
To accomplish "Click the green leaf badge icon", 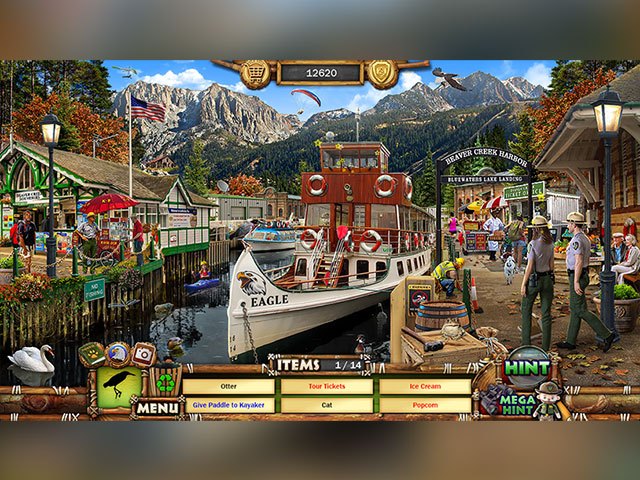I will coord(93,352).
